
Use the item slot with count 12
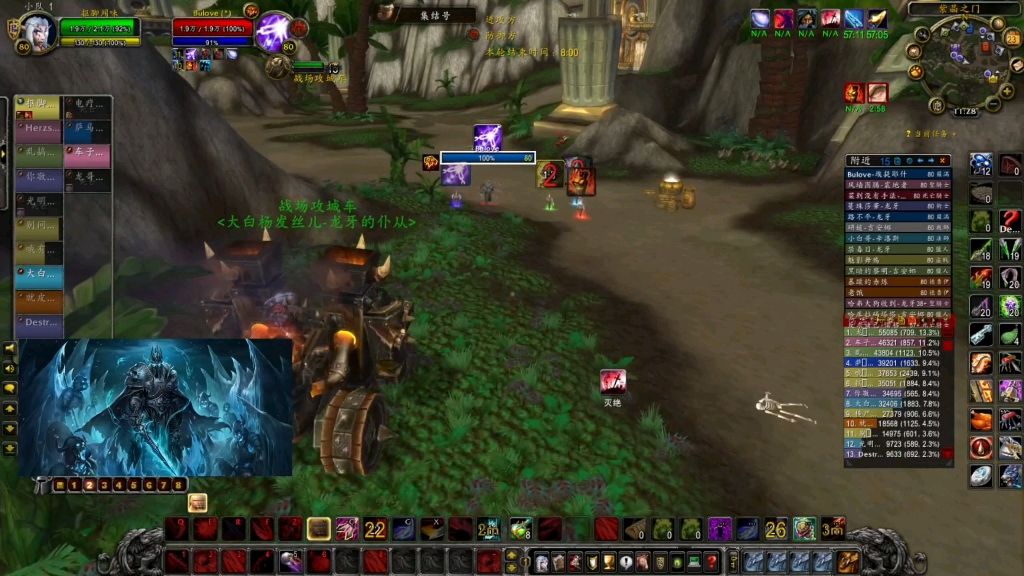(981, 166)
